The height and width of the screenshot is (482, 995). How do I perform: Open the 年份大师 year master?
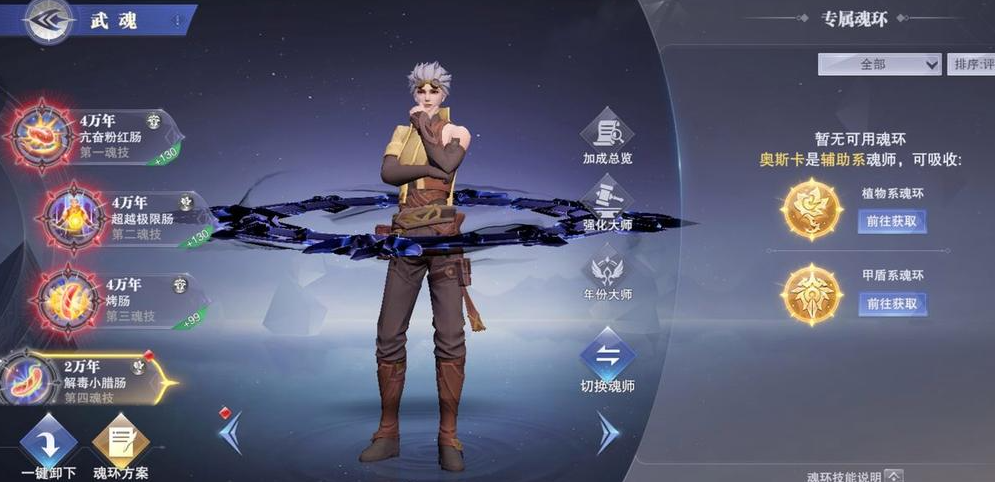607,275
